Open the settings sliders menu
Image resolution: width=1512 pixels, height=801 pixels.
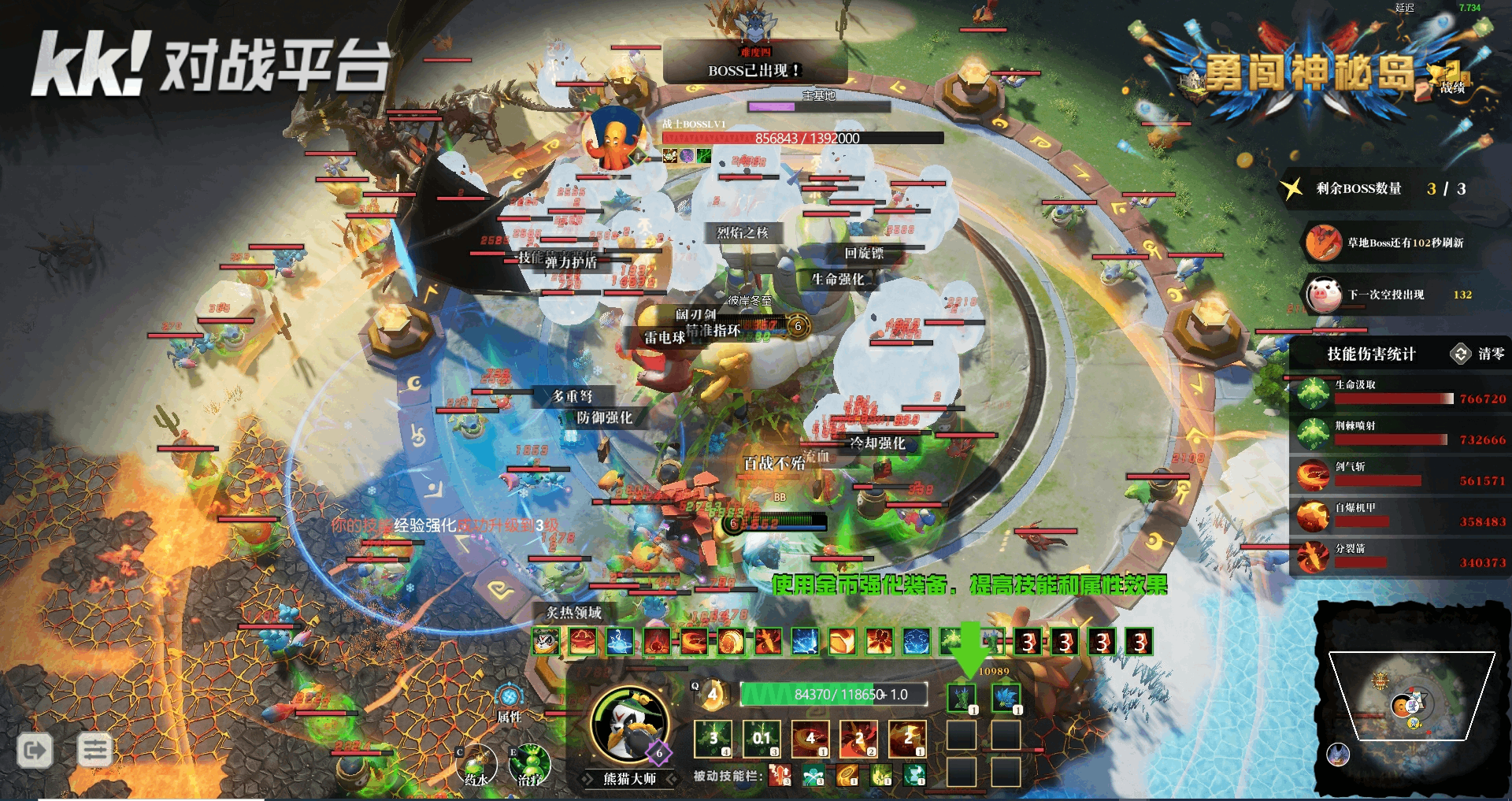(95, 750)
